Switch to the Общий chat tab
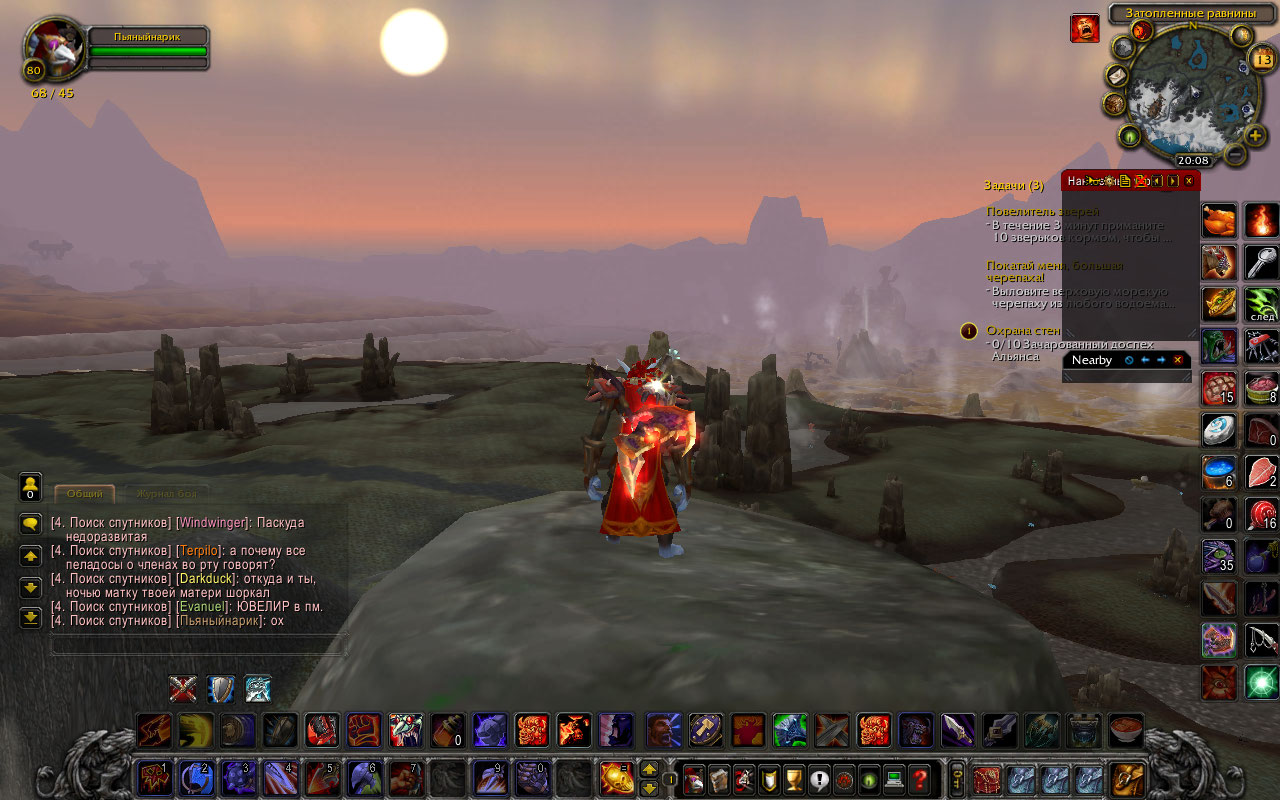This screenshot has width=1280, height=800. 84,493
